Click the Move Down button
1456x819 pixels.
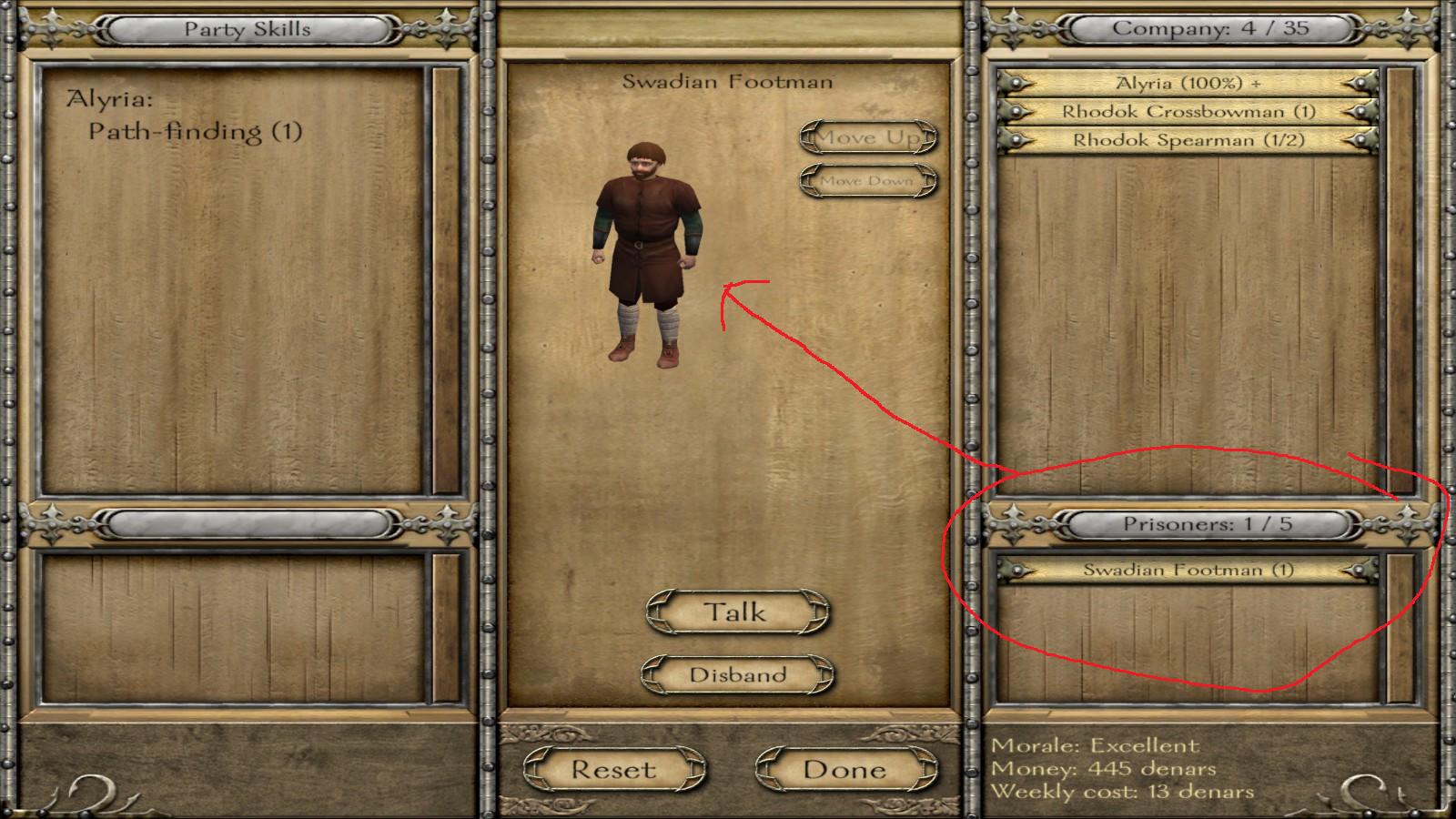tap(867, 180)
